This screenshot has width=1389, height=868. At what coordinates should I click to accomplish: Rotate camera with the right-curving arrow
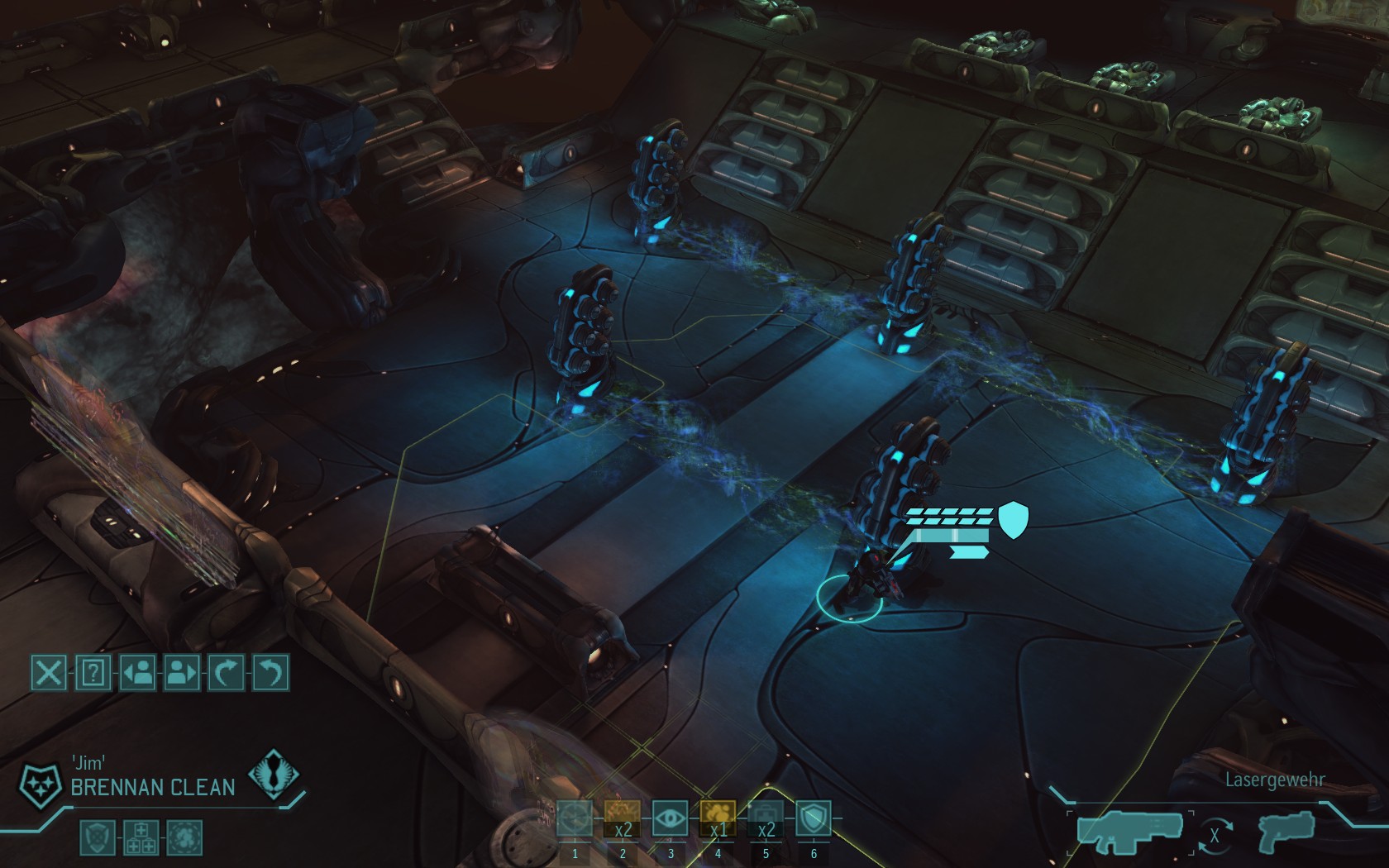(226, 672)
